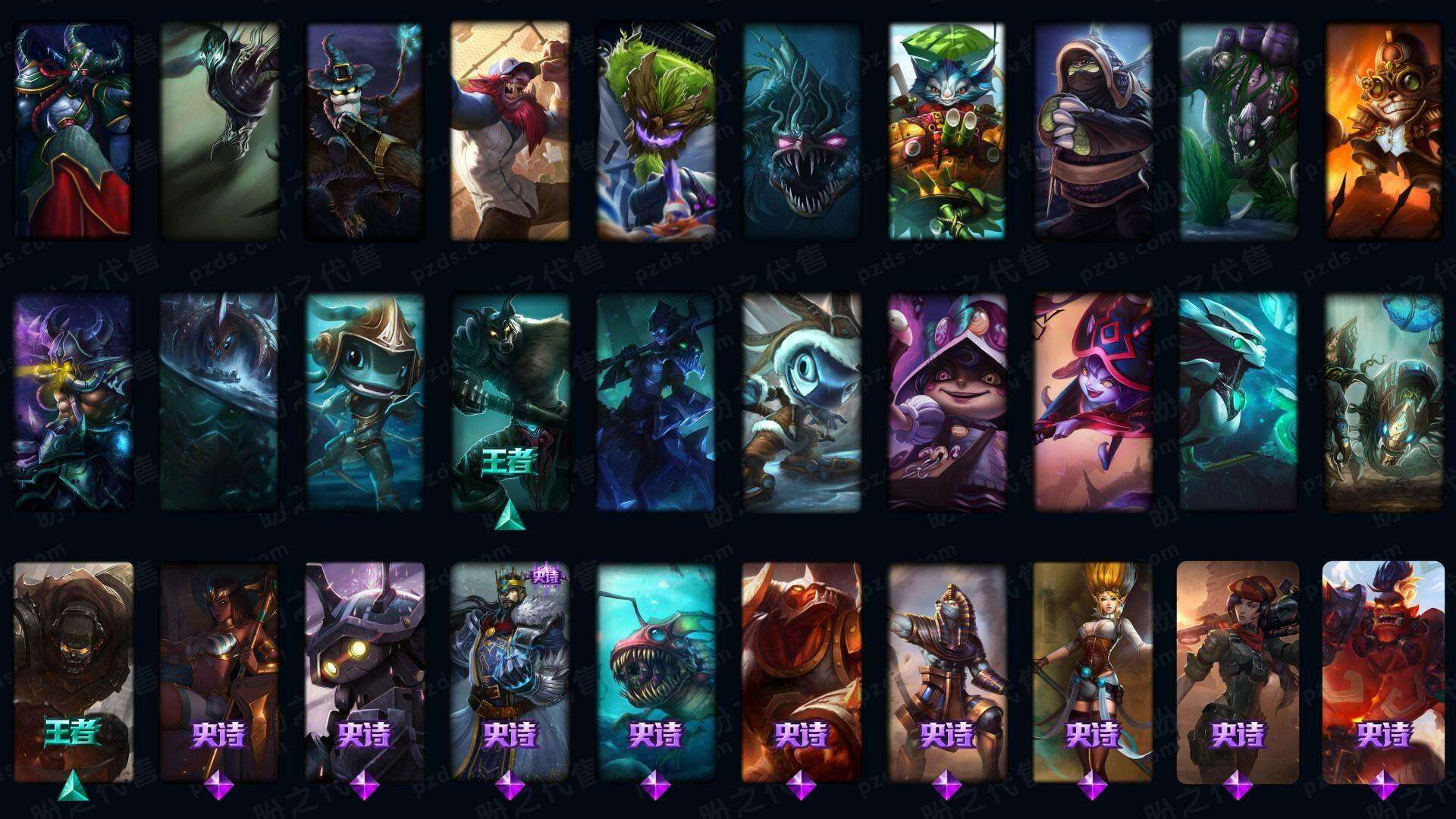Choose the green-haired Maokai goalkeeper skin
1456x819 pixels.
click(x=655, y=130)
